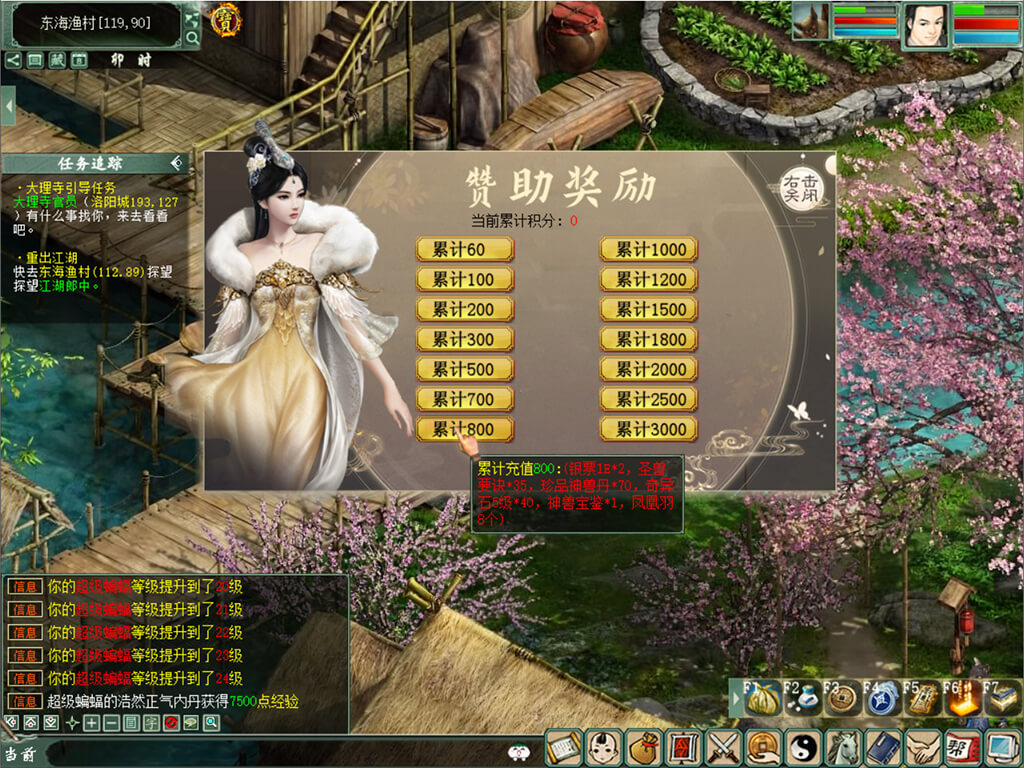Collapse the 任务追踪 quest tracker

click(177, 163)
